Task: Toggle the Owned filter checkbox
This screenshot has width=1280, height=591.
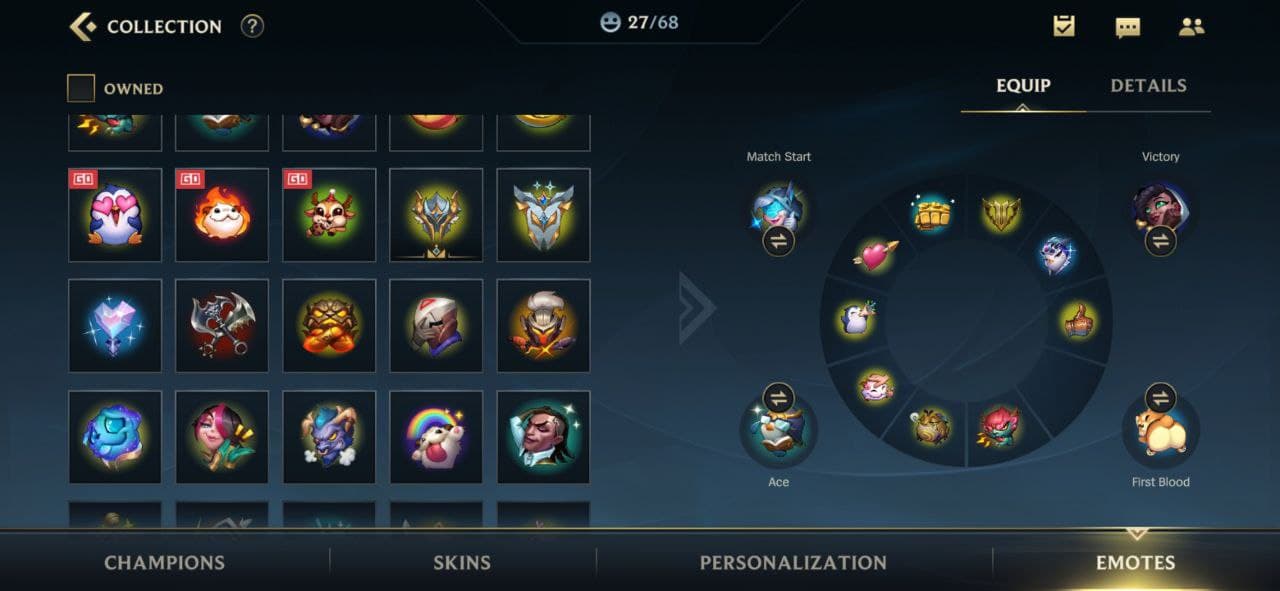Action: point(81,89)
